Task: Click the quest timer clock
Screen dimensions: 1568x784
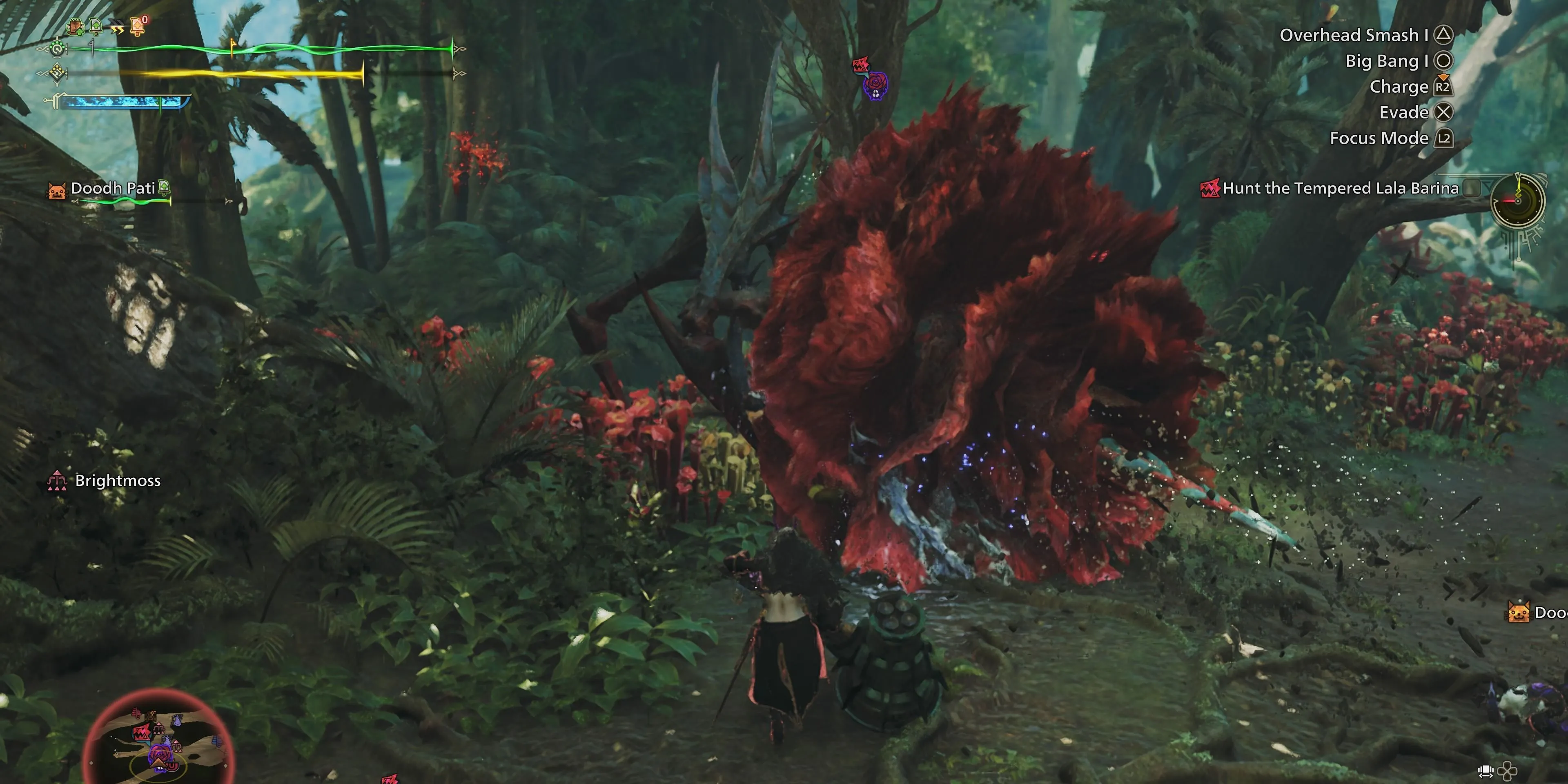Action: click(x=1517, y=201)
